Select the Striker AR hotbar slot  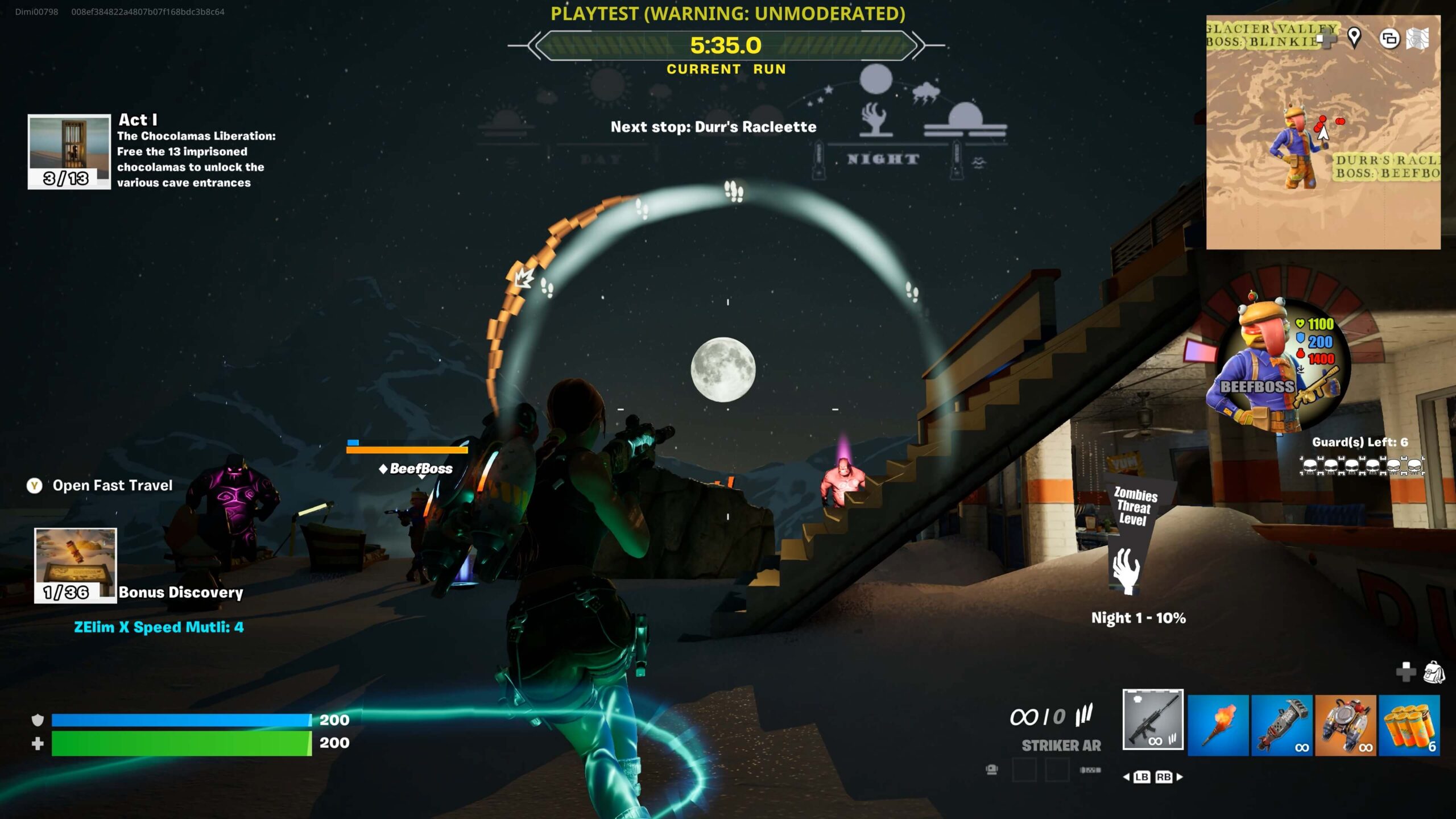pos(1153,719)
